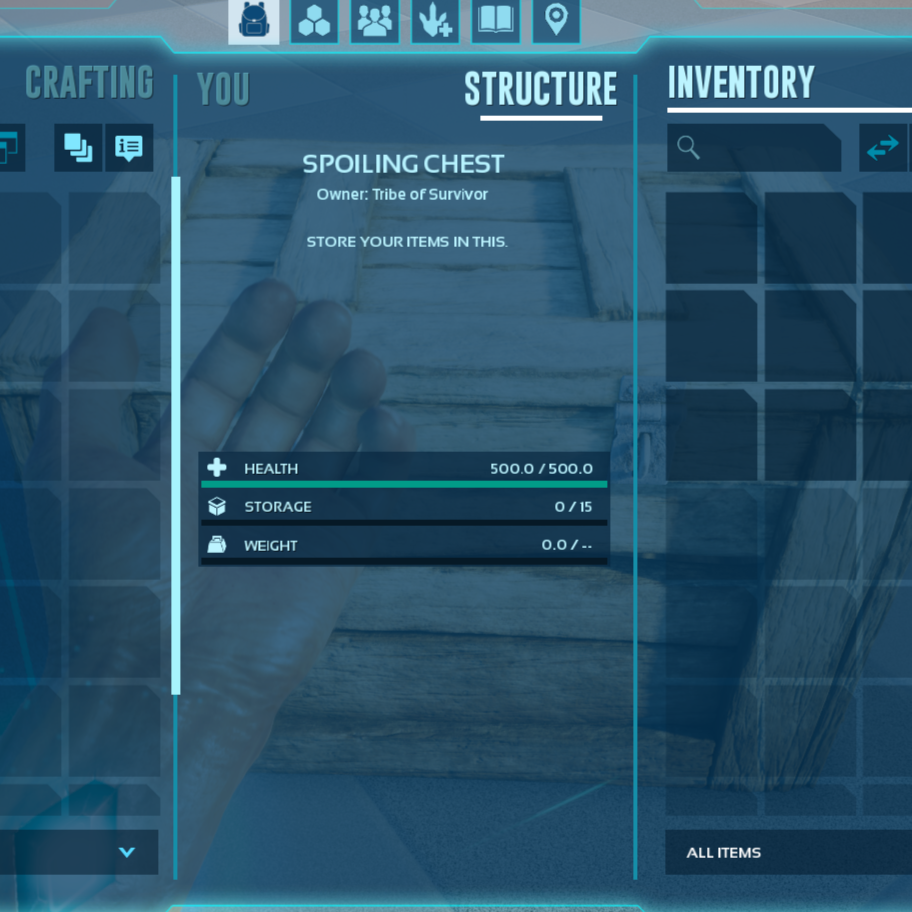Image resolution: width=912 pixels, height=912 pixels.
Task: Expand the crafting panel's bottom dropdown arrow
Action: tap(126, 852)
